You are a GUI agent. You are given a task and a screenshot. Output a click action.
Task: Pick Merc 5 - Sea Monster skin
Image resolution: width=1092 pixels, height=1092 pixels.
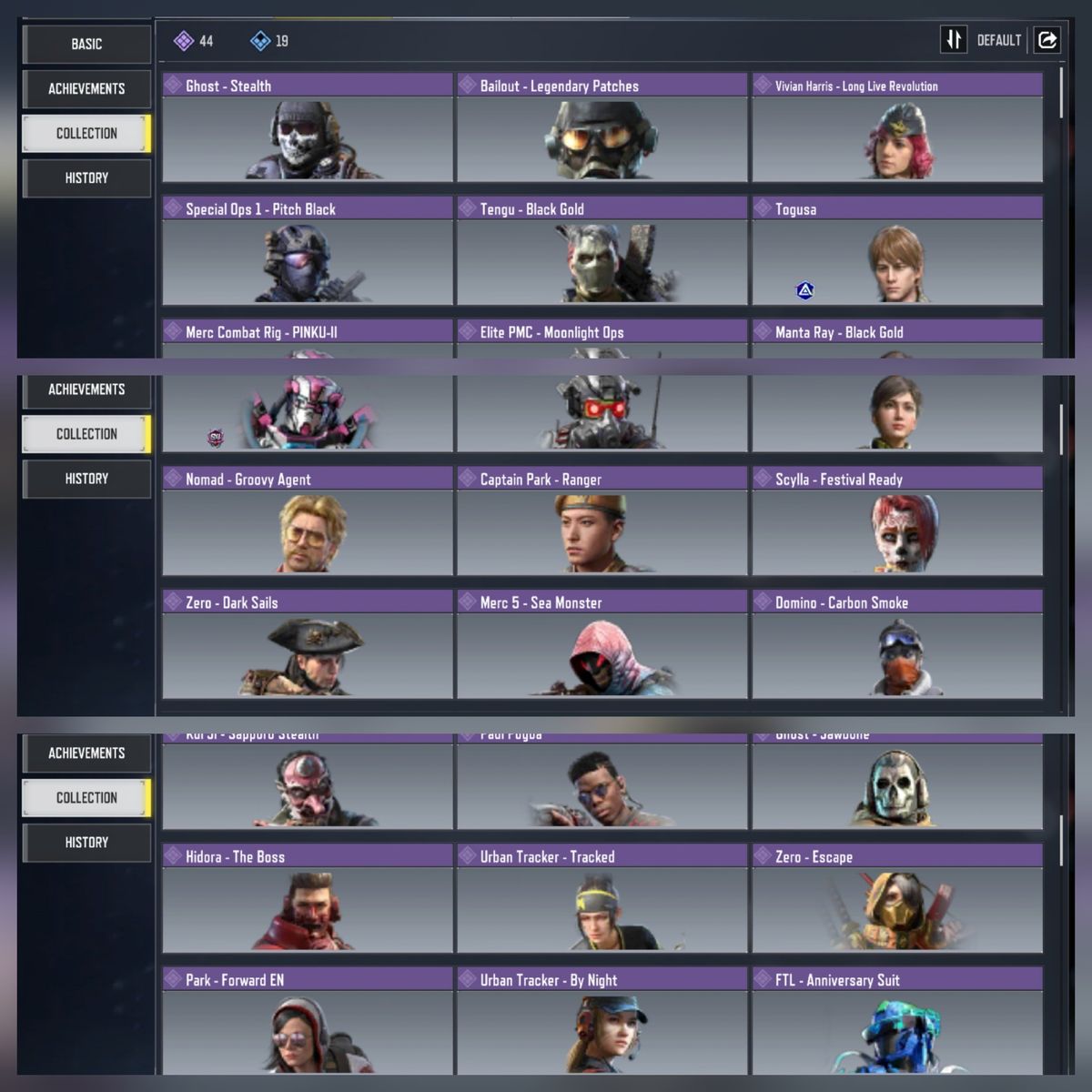tap(602, 644)
